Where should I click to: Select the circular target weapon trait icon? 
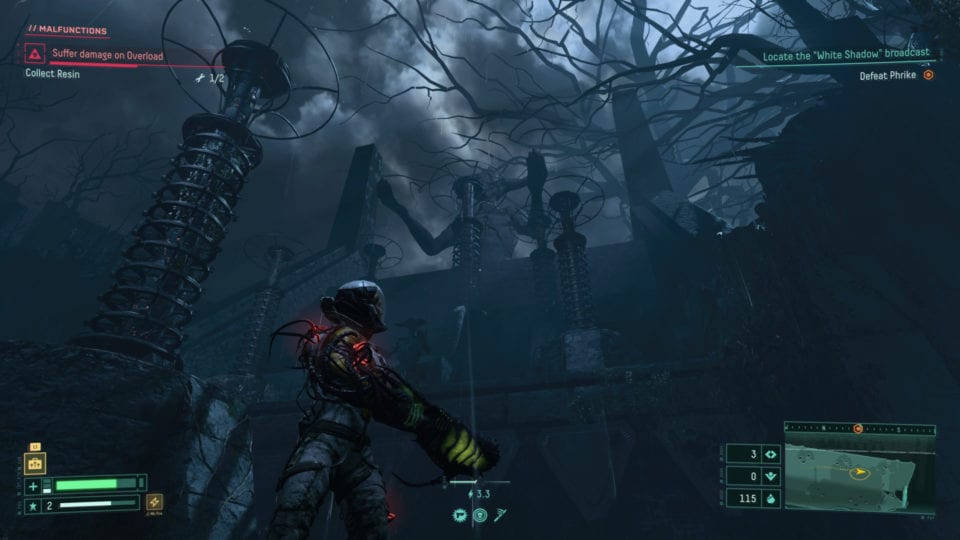[480, 515]
